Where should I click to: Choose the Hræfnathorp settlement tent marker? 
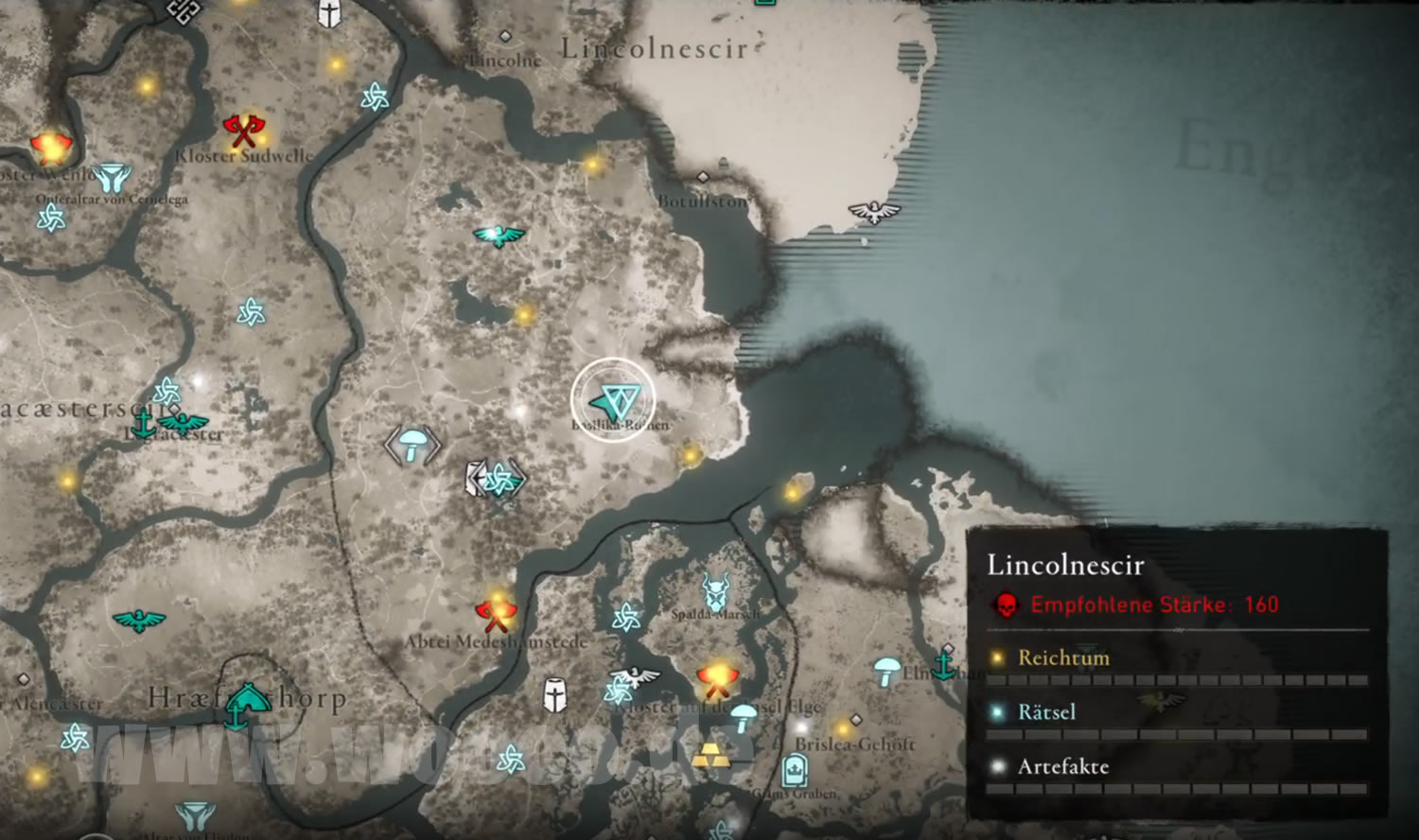click(246, 699)
